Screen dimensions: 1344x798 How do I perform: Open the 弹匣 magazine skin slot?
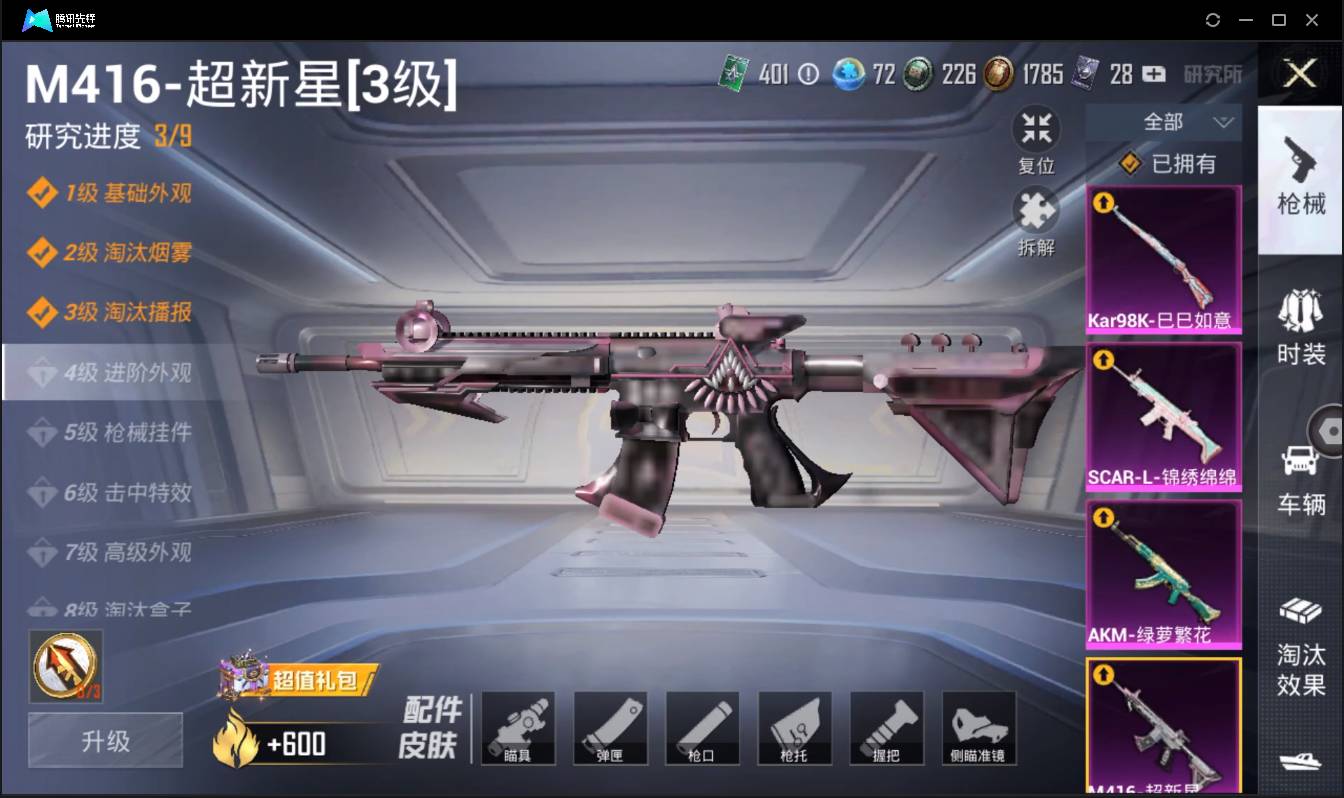[x=610, y=728]
